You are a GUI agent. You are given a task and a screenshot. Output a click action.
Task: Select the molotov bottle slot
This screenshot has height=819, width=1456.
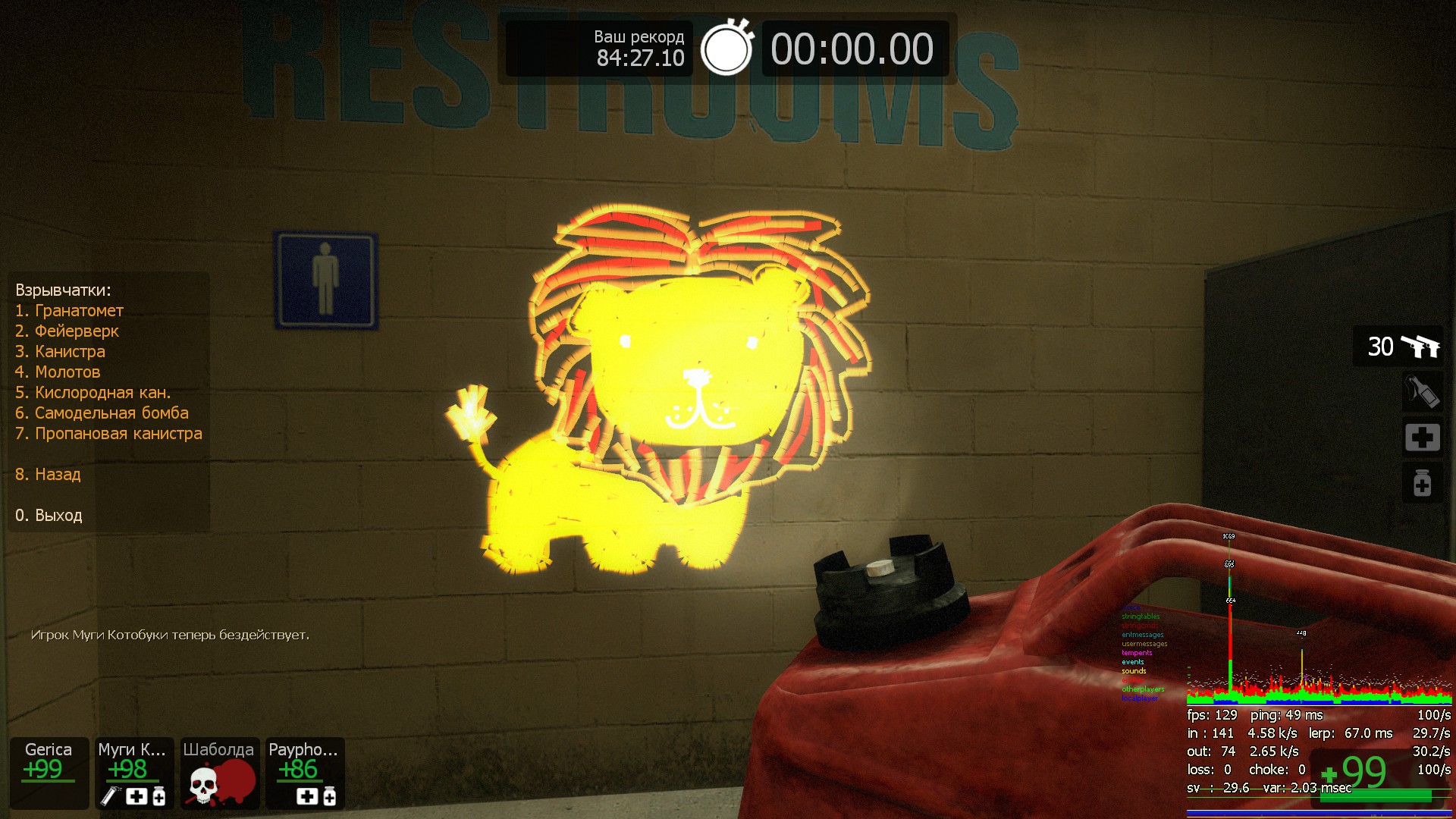pos(1421,392)
